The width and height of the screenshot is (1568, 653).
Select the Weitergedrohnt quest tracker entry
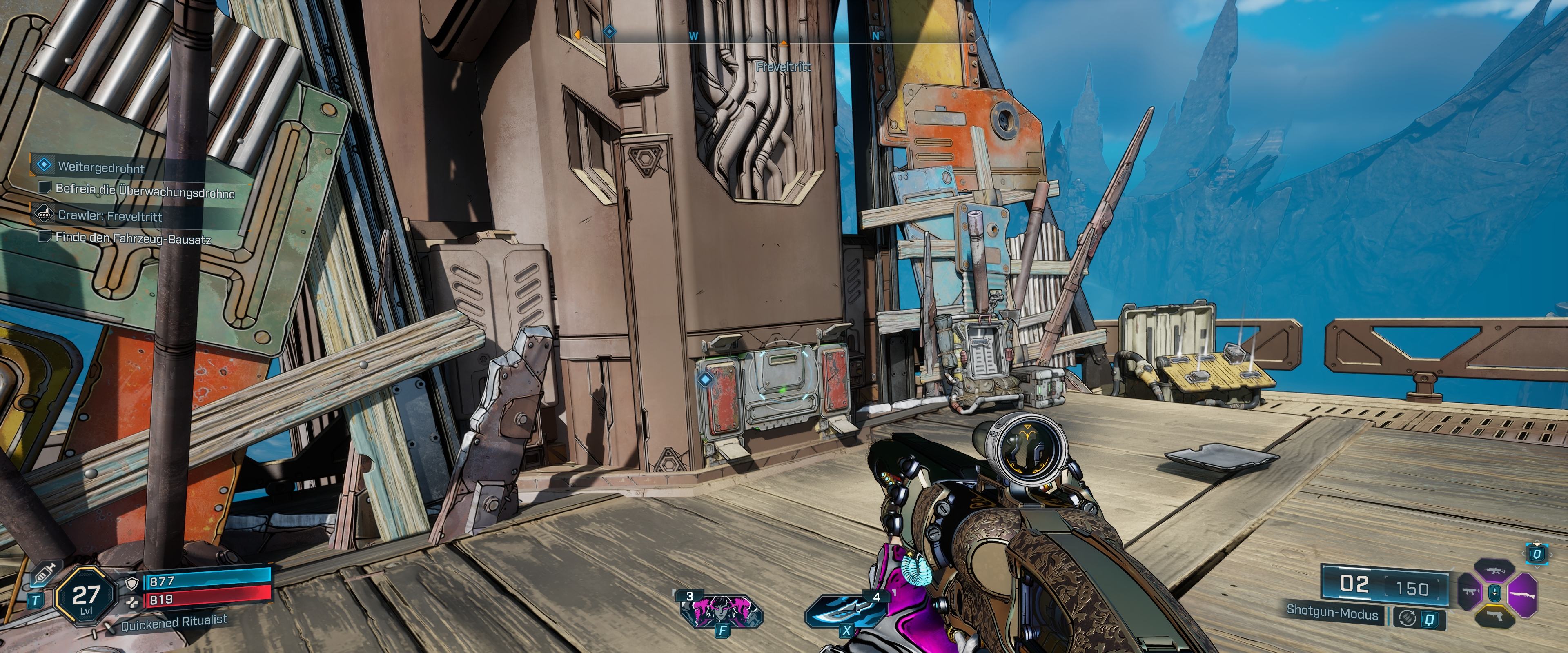point(101,167)
